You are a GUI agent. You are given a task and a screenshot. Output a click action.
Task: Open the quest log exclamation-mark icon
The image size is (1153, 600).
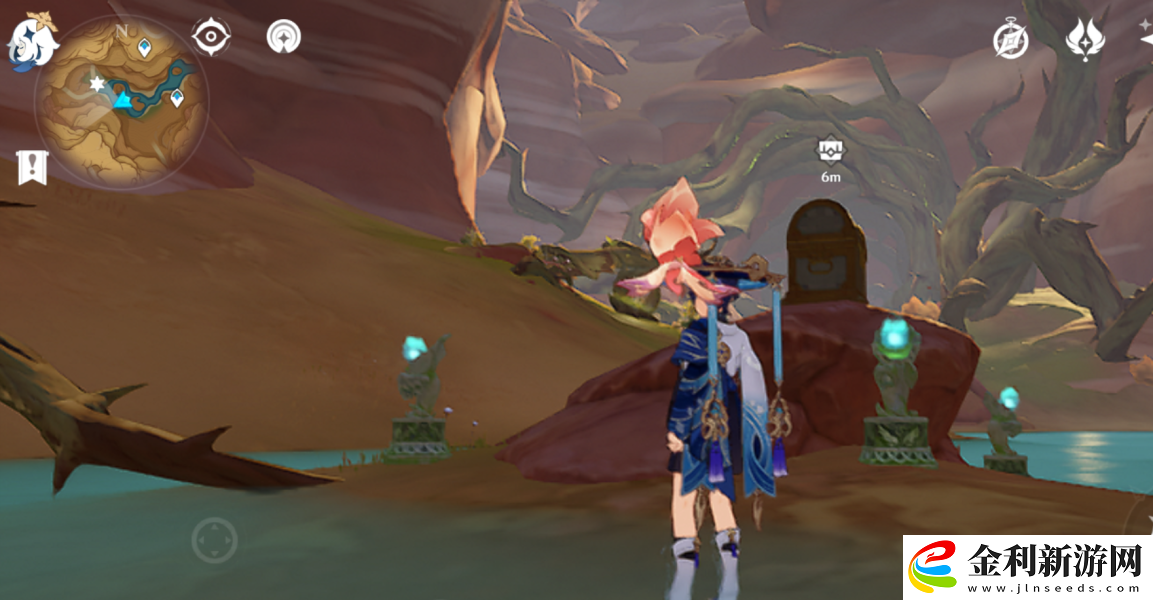tap(32, 168)
